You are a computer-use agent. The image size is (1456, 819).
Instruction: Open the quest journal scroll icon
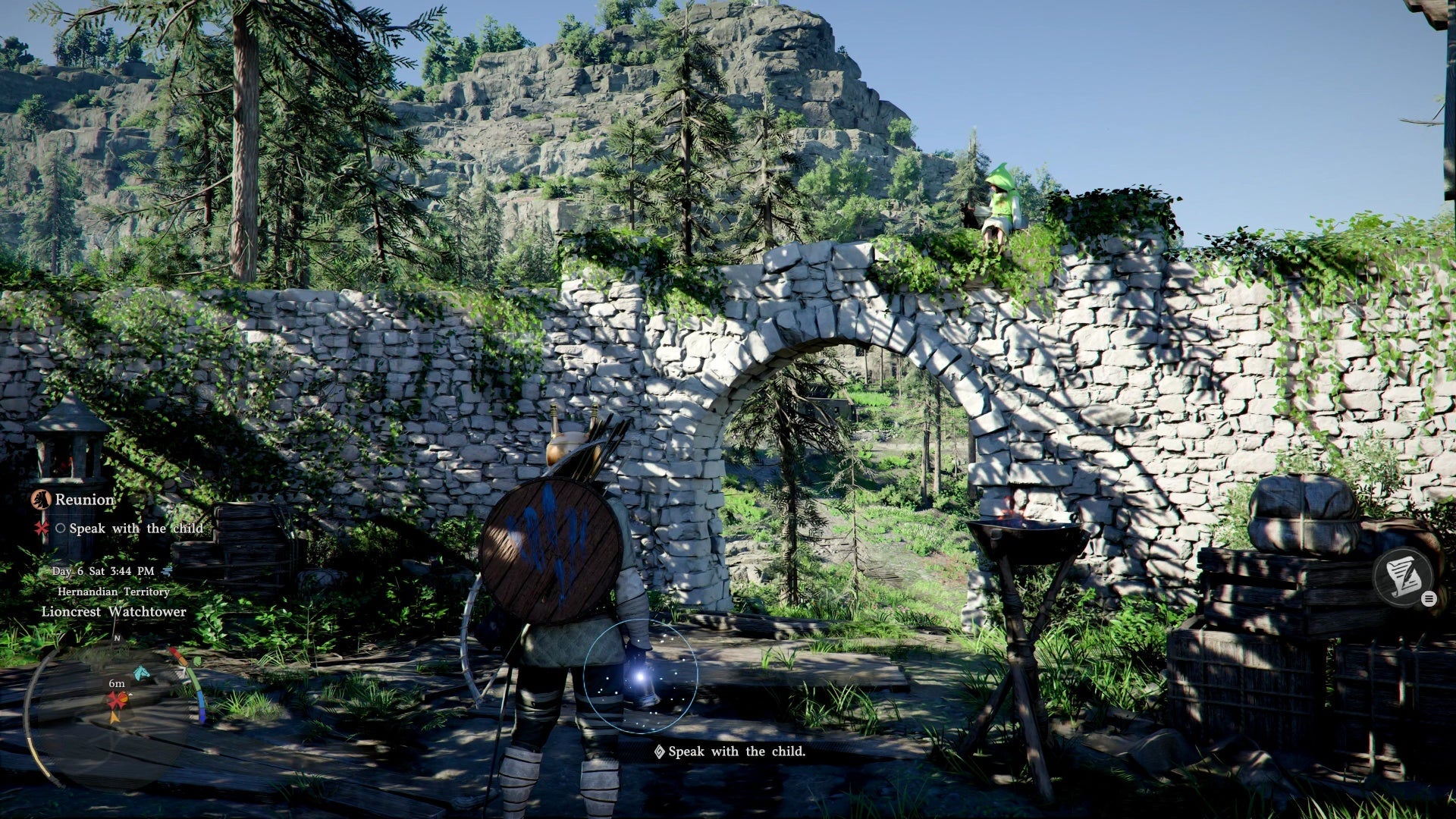tap(1403, 575)
